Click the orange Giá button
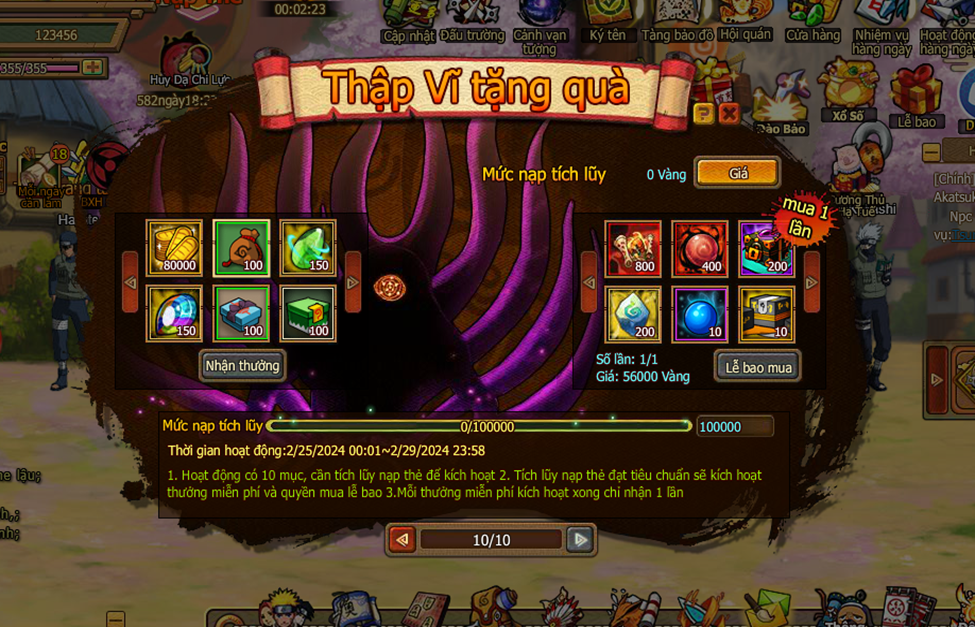Screen dimensions: 975x627 [x=737, y=173]
